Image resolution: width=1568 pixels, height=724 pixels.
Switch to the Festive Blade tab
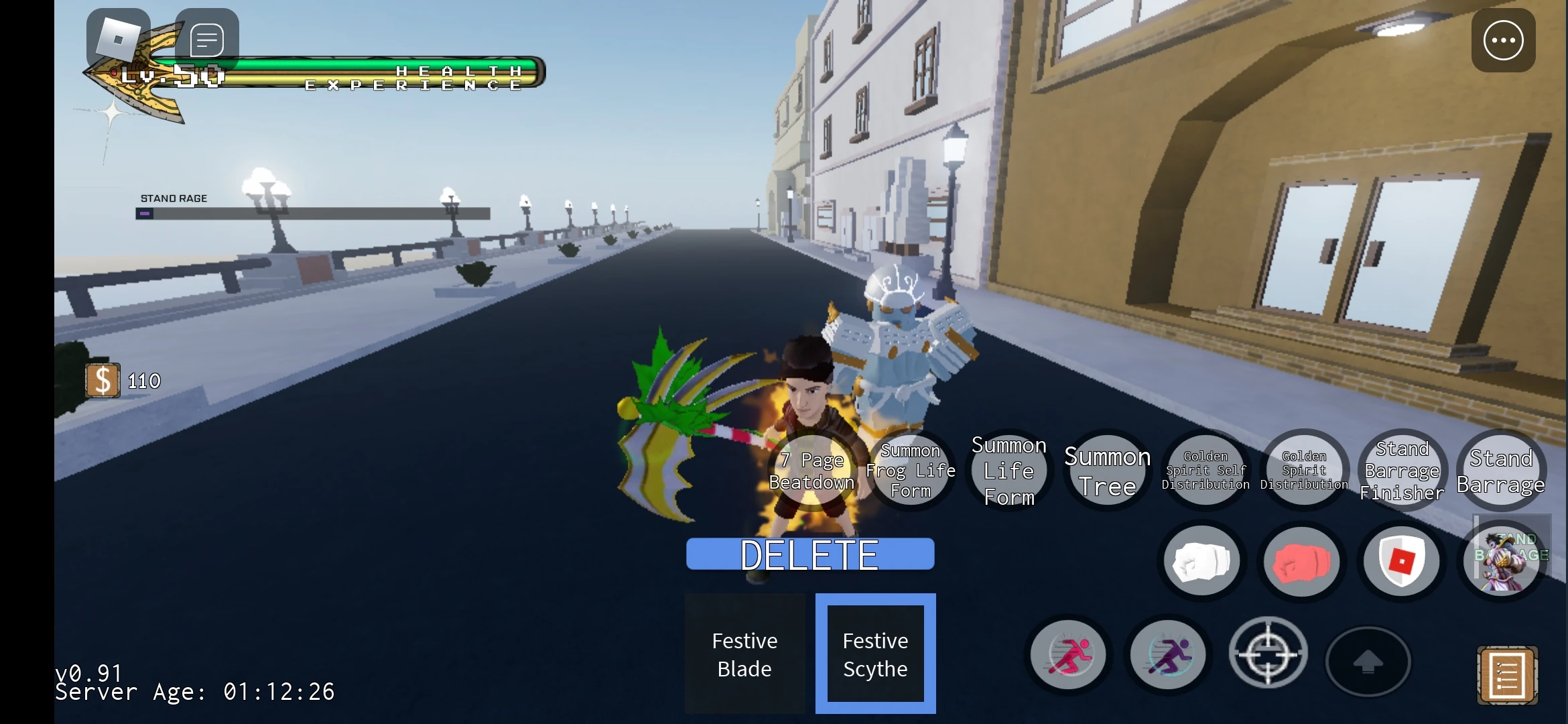point(744,654)
